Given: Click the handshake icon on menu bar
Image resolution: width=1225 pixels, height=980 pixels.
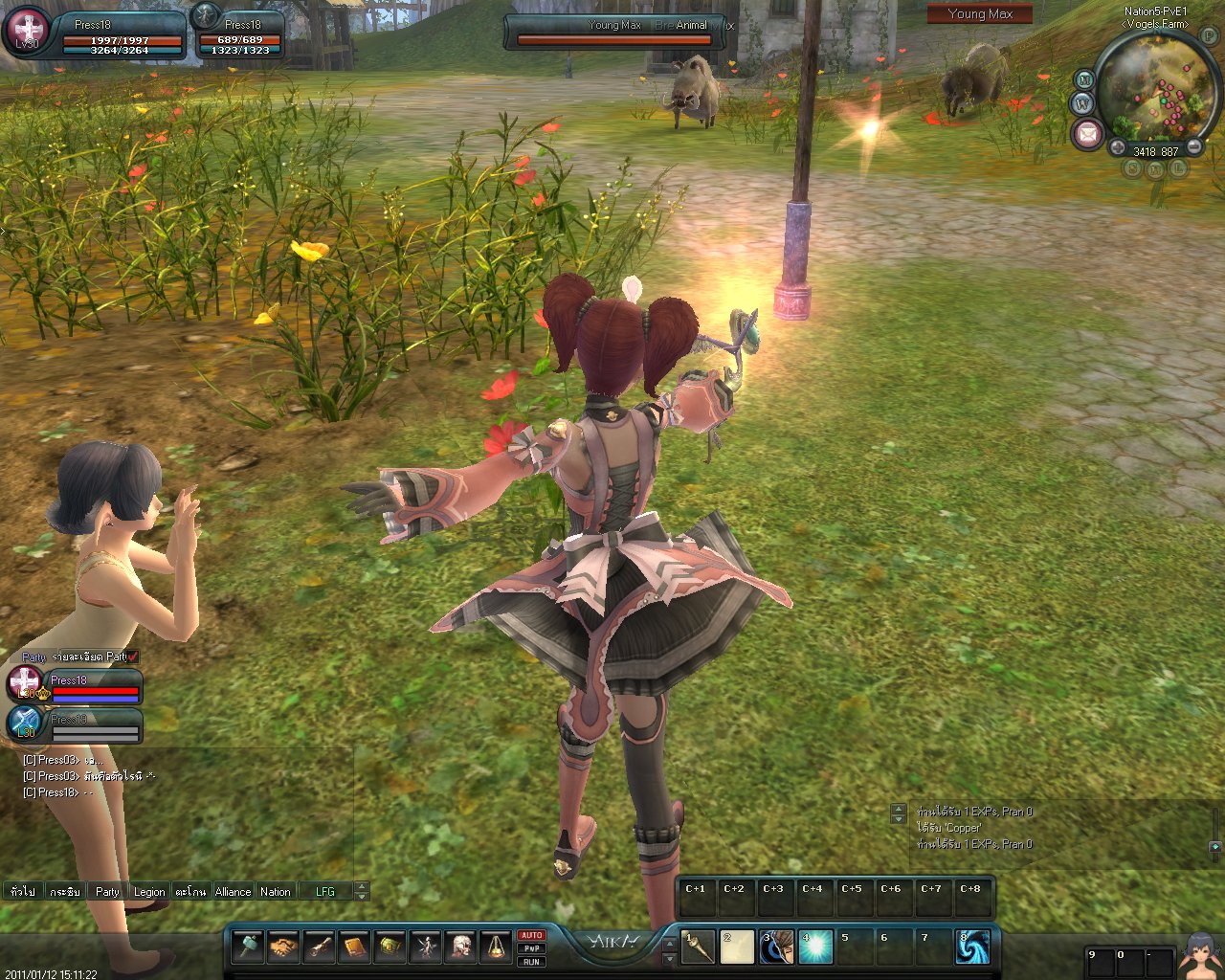Looking at the screenshot, I should click(282, 947).
